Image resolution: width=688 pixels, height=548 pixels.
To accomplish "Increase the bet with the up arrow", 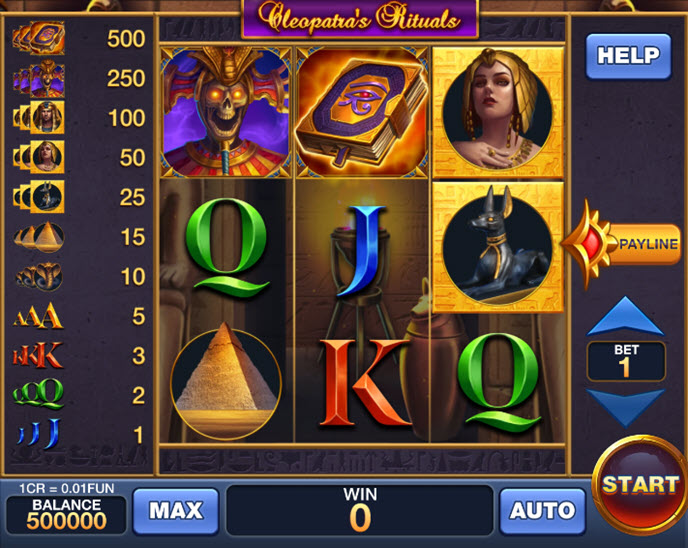I will coord(626,316).
